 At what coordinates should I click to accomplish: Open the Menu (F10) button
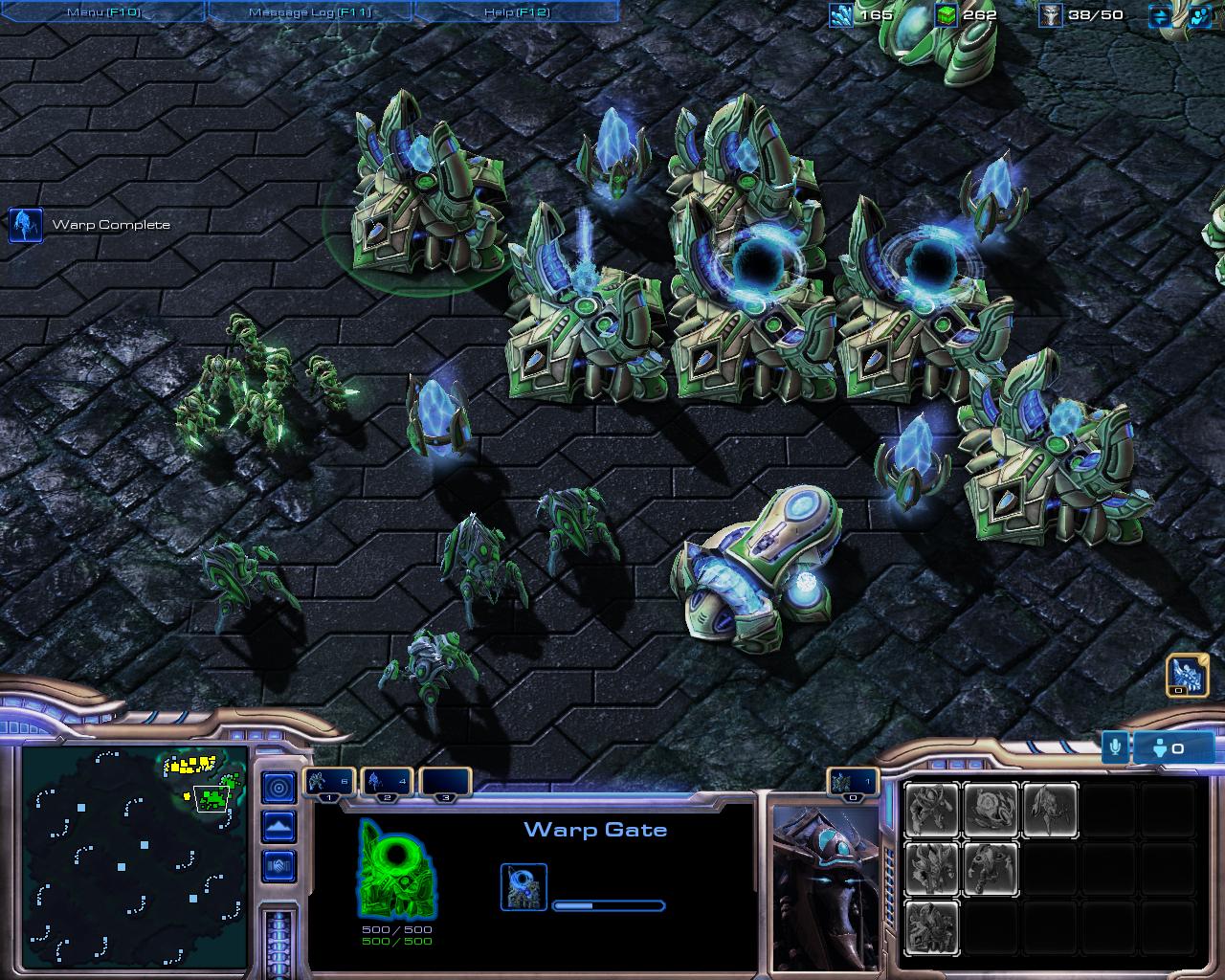tap(102, 11)
